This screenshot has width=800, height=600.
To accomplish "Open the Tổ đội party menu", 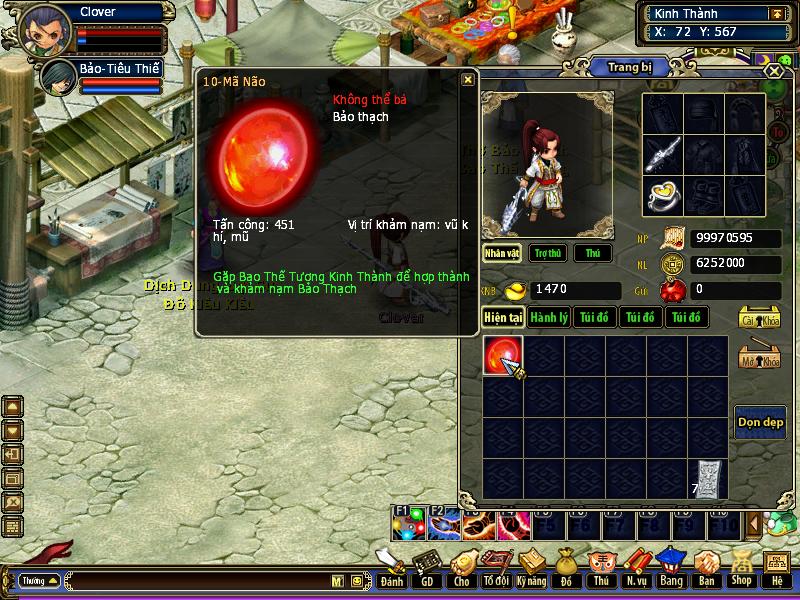I will tap(496, 568).
